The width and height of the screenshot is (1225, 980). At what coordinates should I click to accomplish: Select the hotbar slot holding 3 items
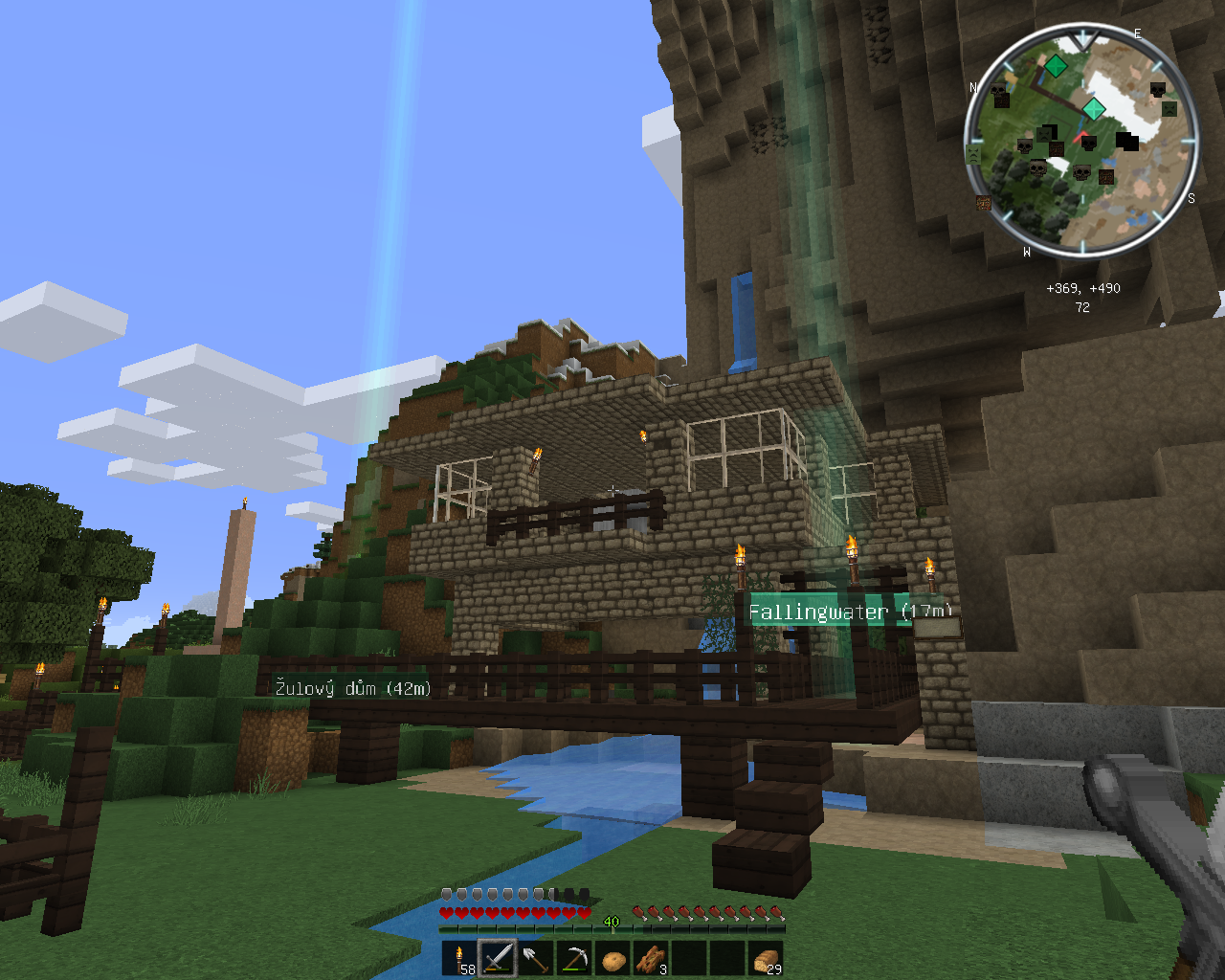pyautogui.click(x=651, y=958)
